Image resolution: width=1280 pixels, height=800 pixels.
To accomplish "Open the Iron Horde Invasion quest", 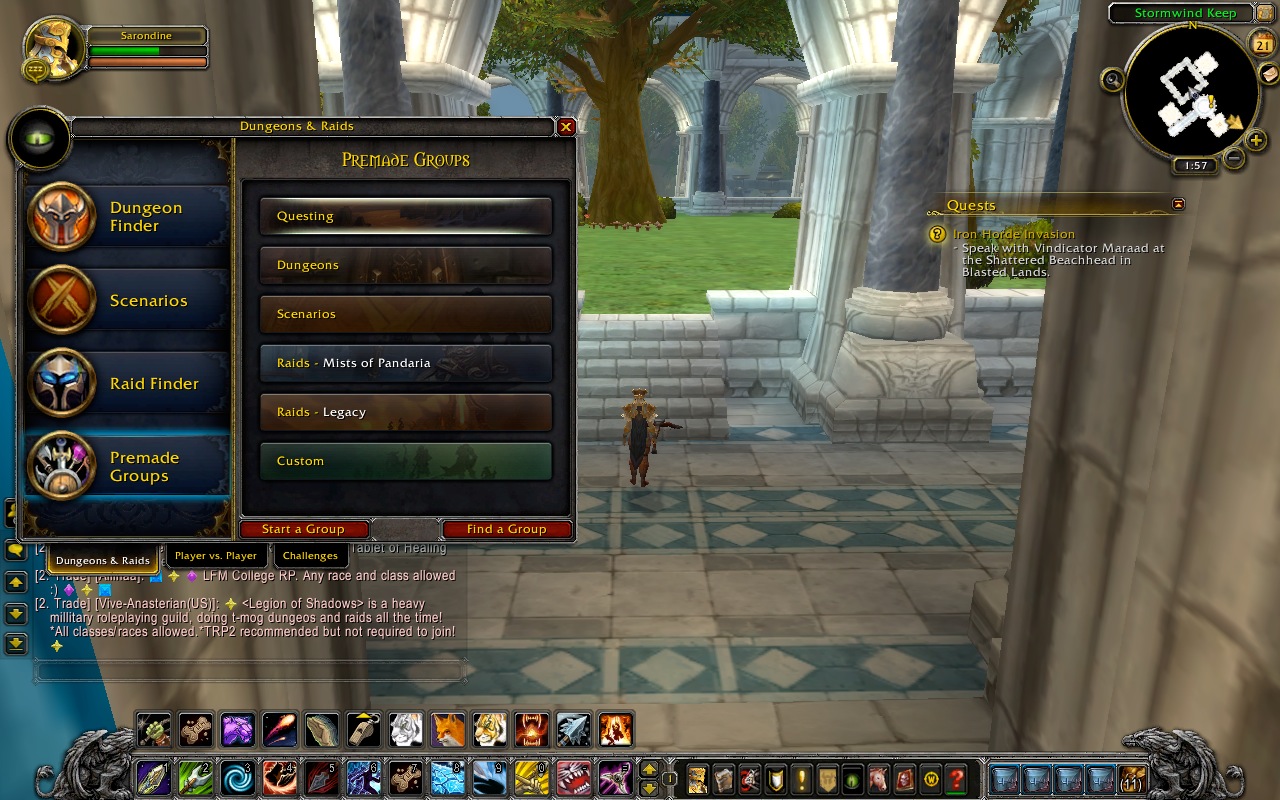I will click(1013, 234).
